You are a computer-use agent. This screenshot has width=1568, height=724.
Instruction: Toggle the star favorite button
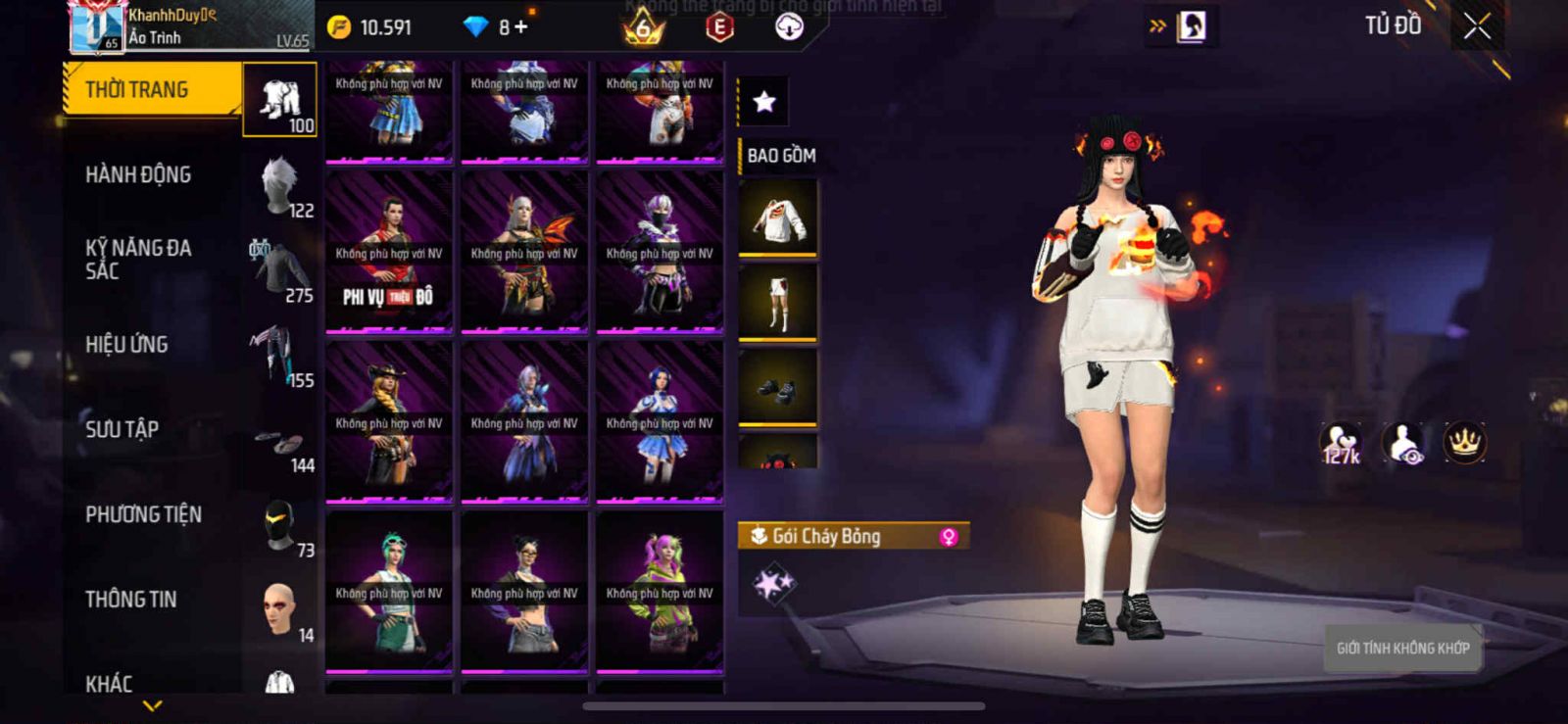click(763, 101)
